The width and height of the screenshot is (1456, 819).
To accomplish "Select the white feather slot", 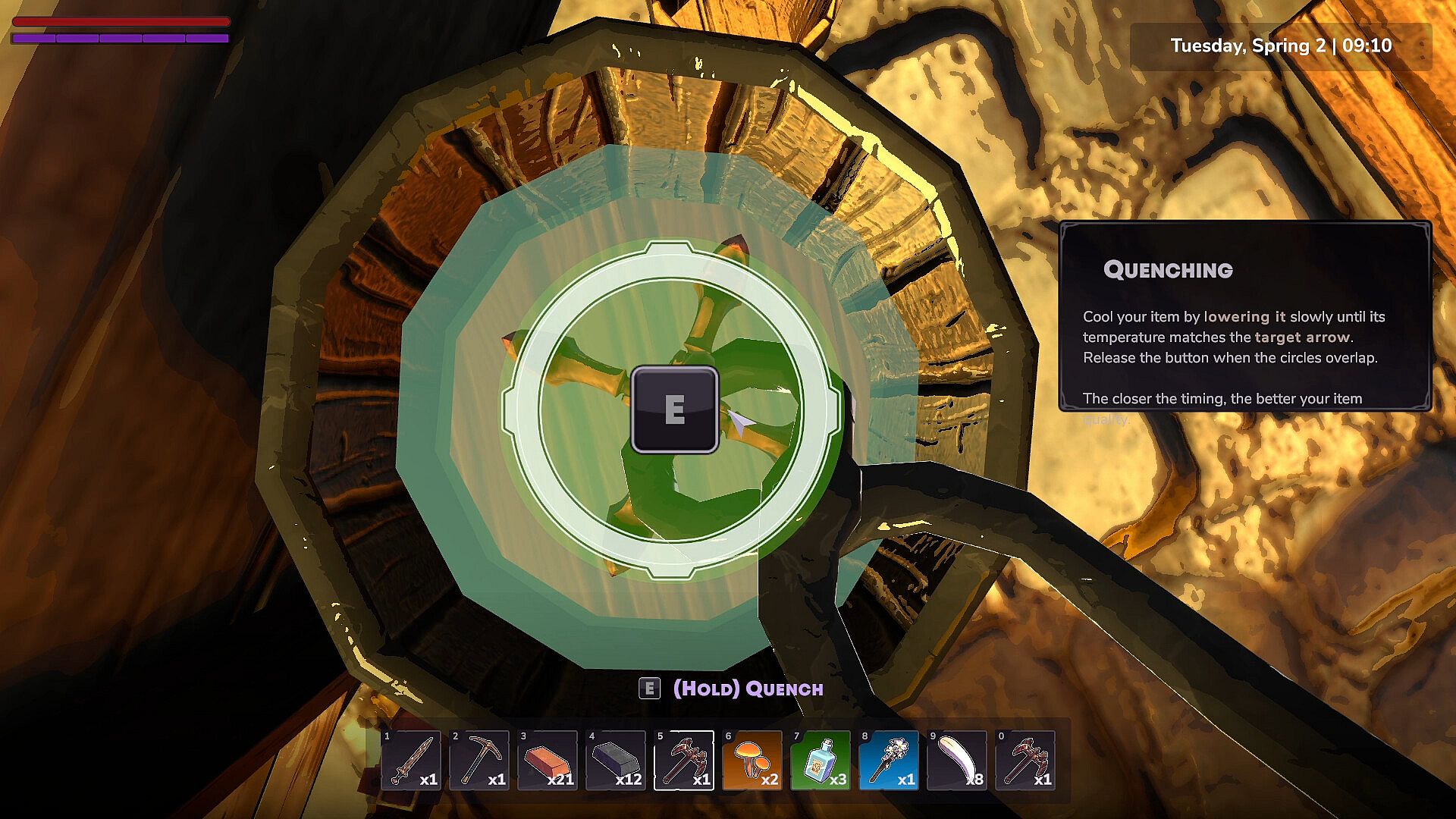I will click(956, 760).
